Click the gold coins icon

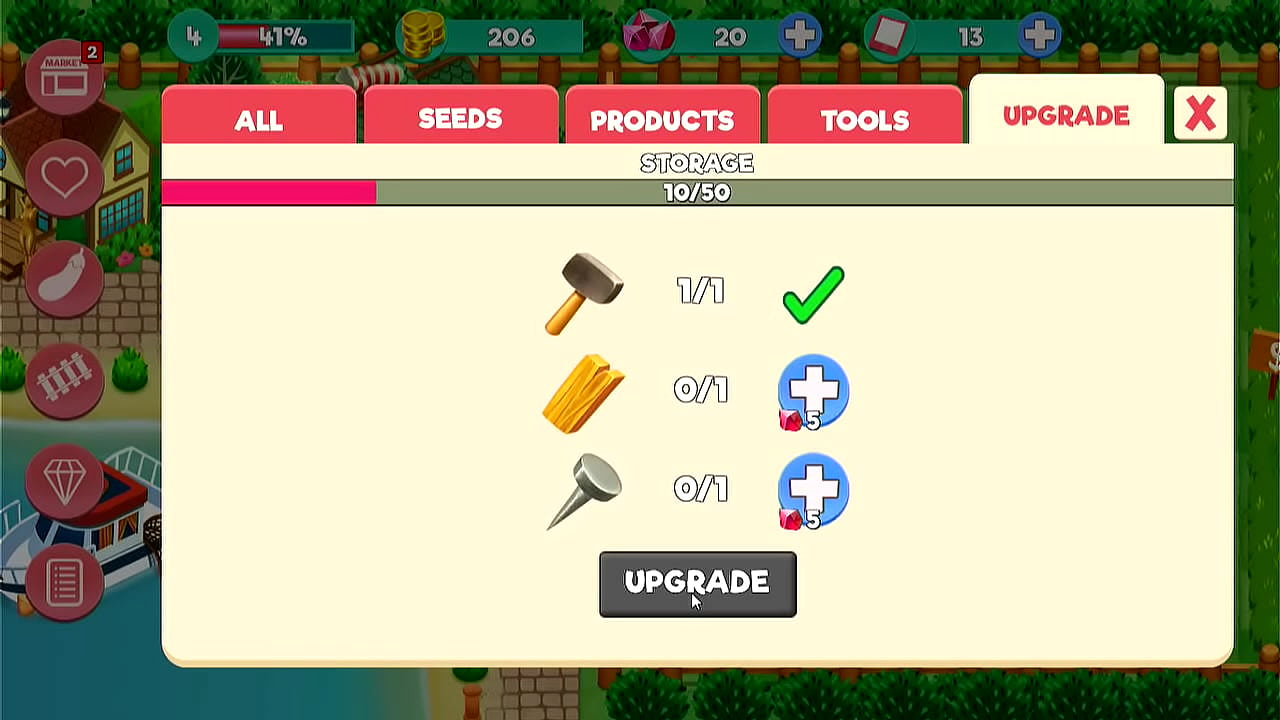point(421,36)
